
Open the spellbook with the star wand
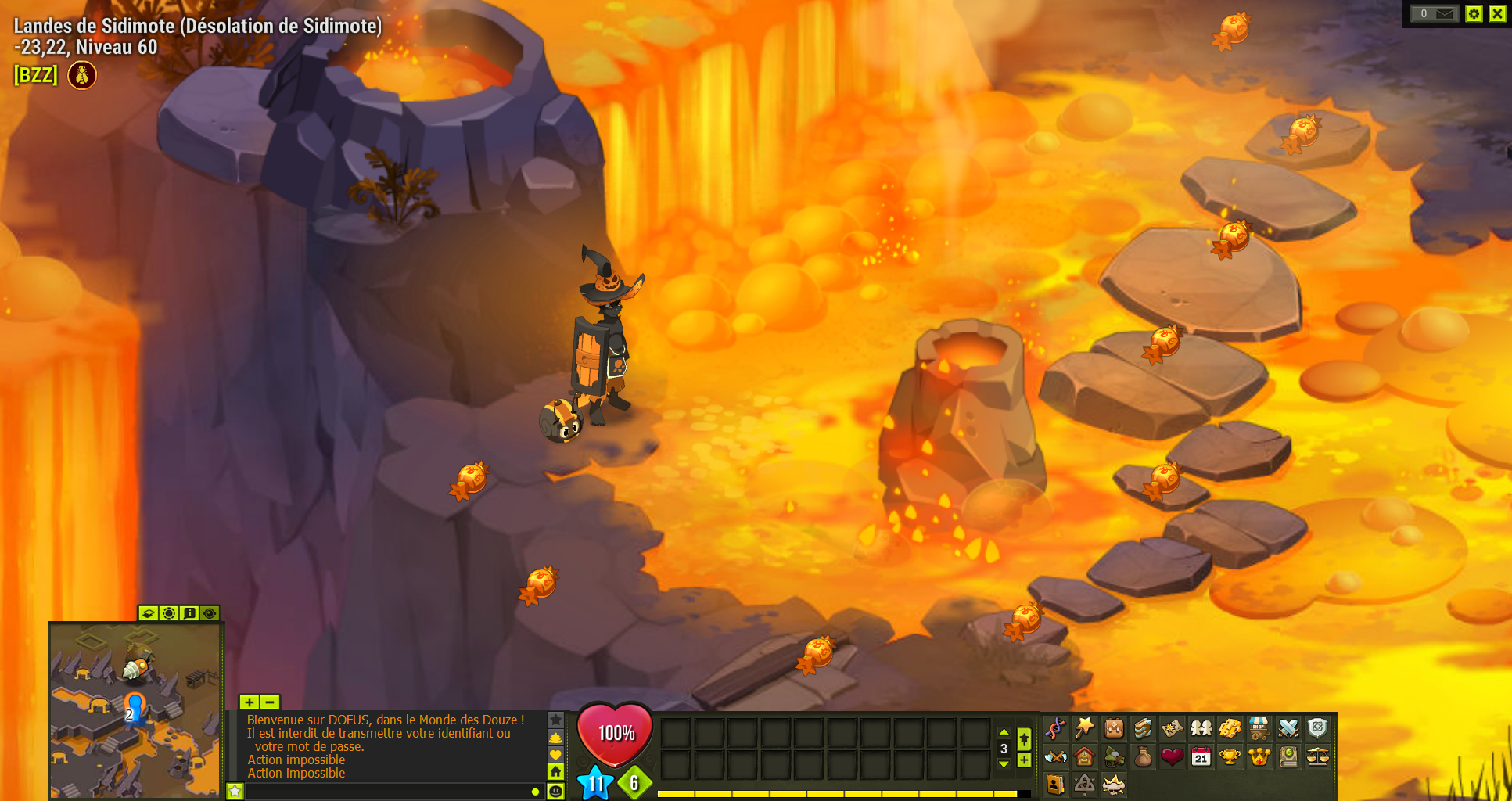click(1084, 729)
